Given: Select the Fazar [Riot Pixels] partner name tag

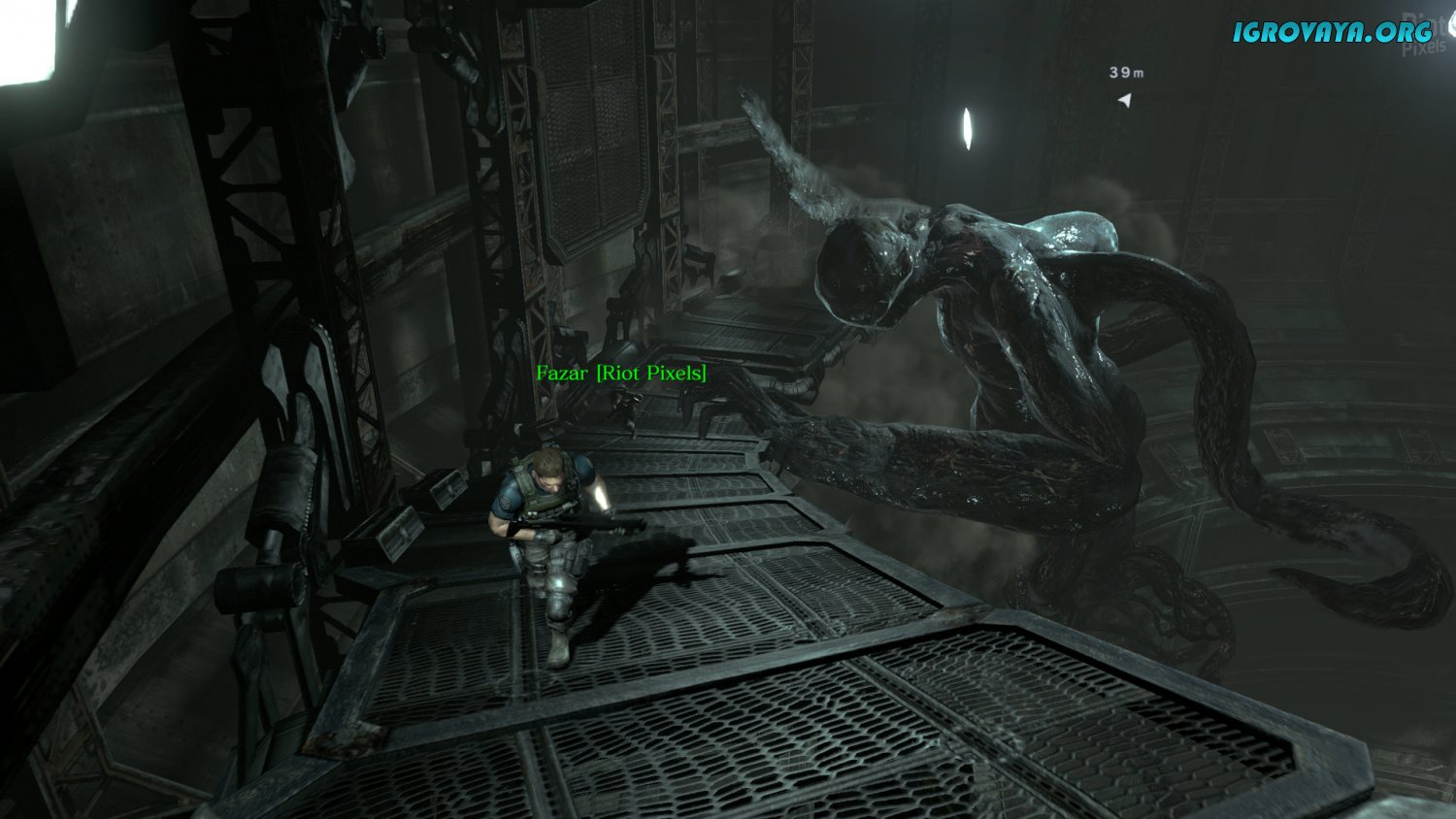Looking at the screenshot, I should click(x=621, y=373).
